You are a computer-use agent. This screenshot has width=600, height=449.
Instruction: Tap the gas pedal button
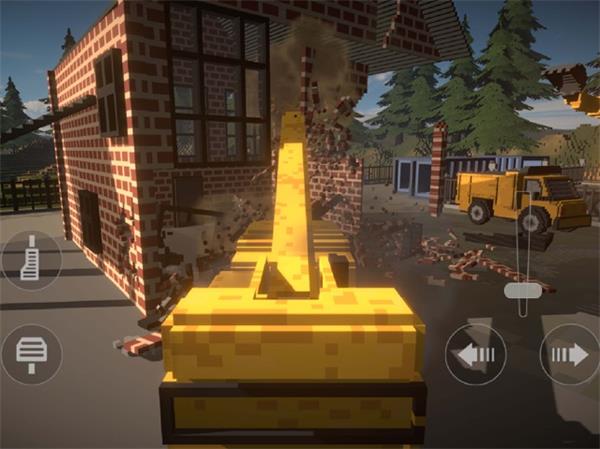coord(31,261)
